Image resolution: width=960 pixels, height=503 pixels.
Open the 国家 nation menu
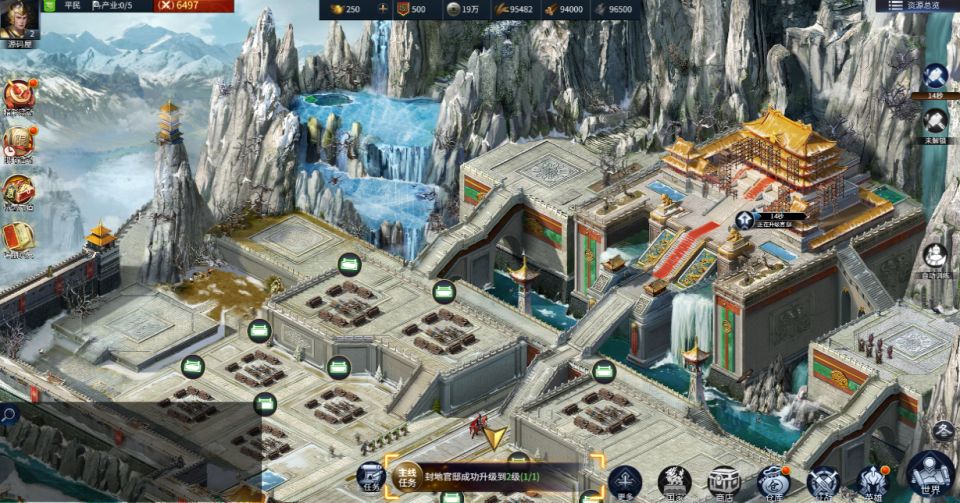(674, 482)
